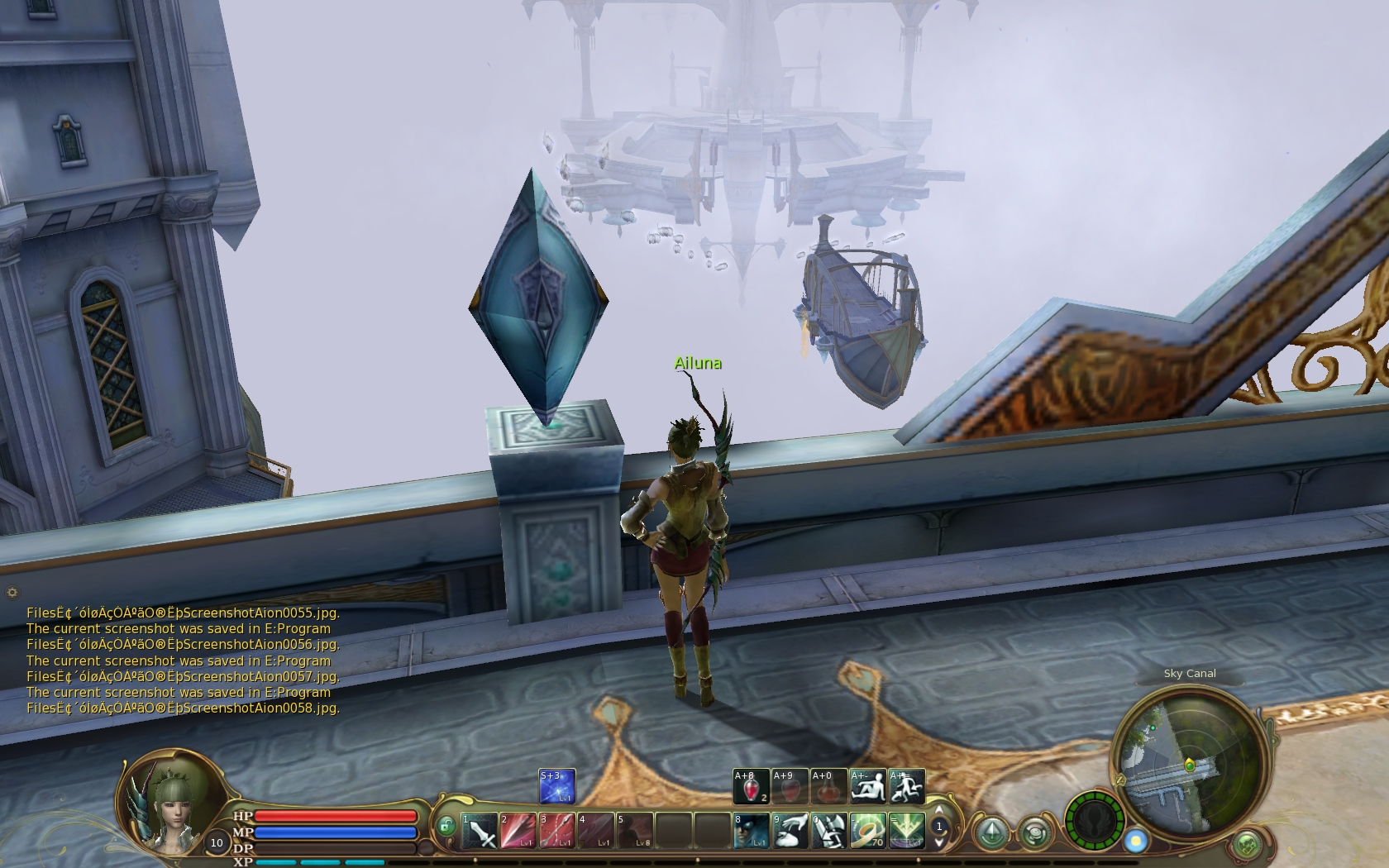Activate the masked face skill in slot 8
The height and width of the screenshot is (868, 1389).
pos(751,831)
